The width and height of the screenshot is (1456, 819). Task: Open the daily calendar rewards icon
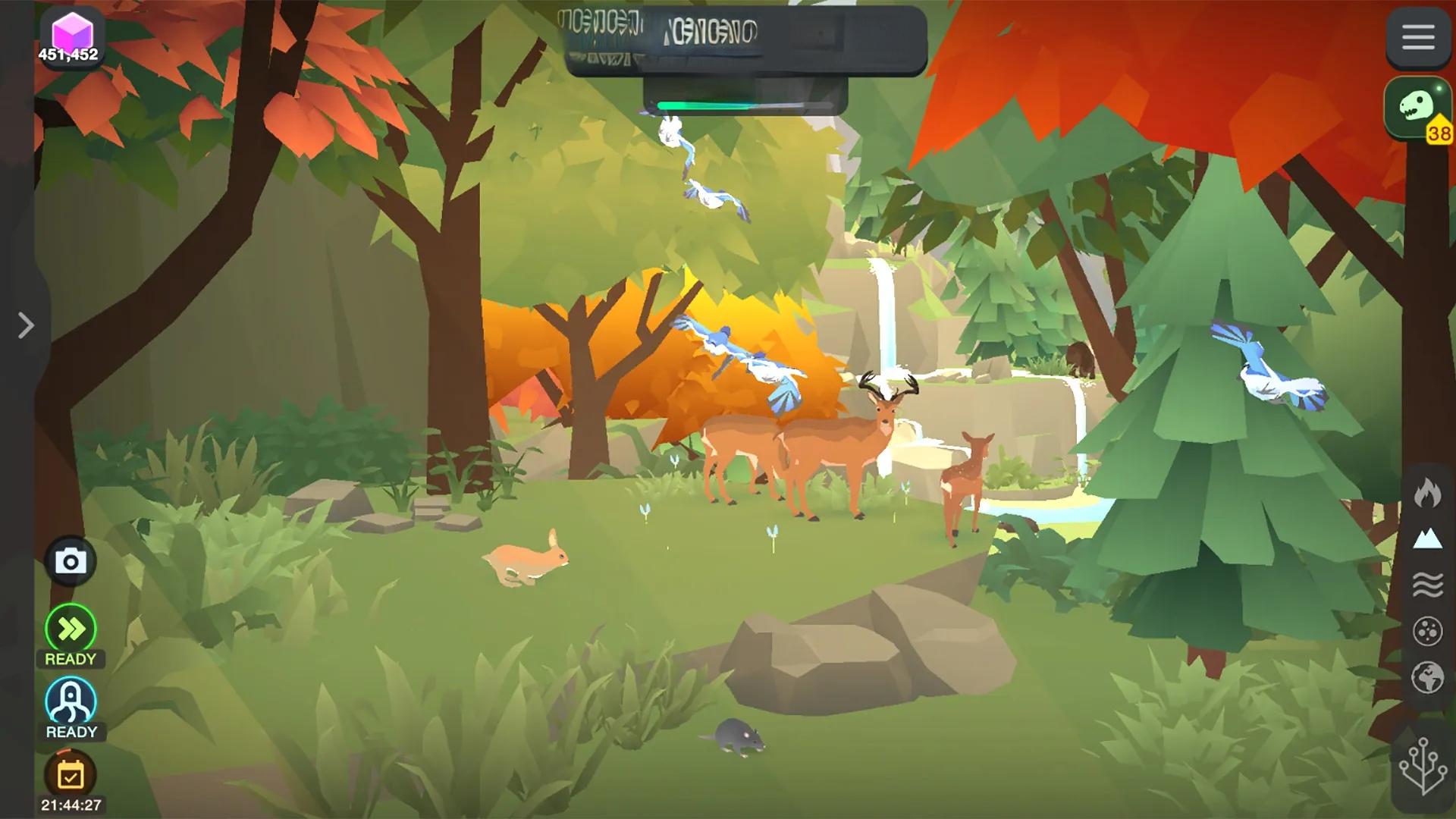click(x=71, y=775)
